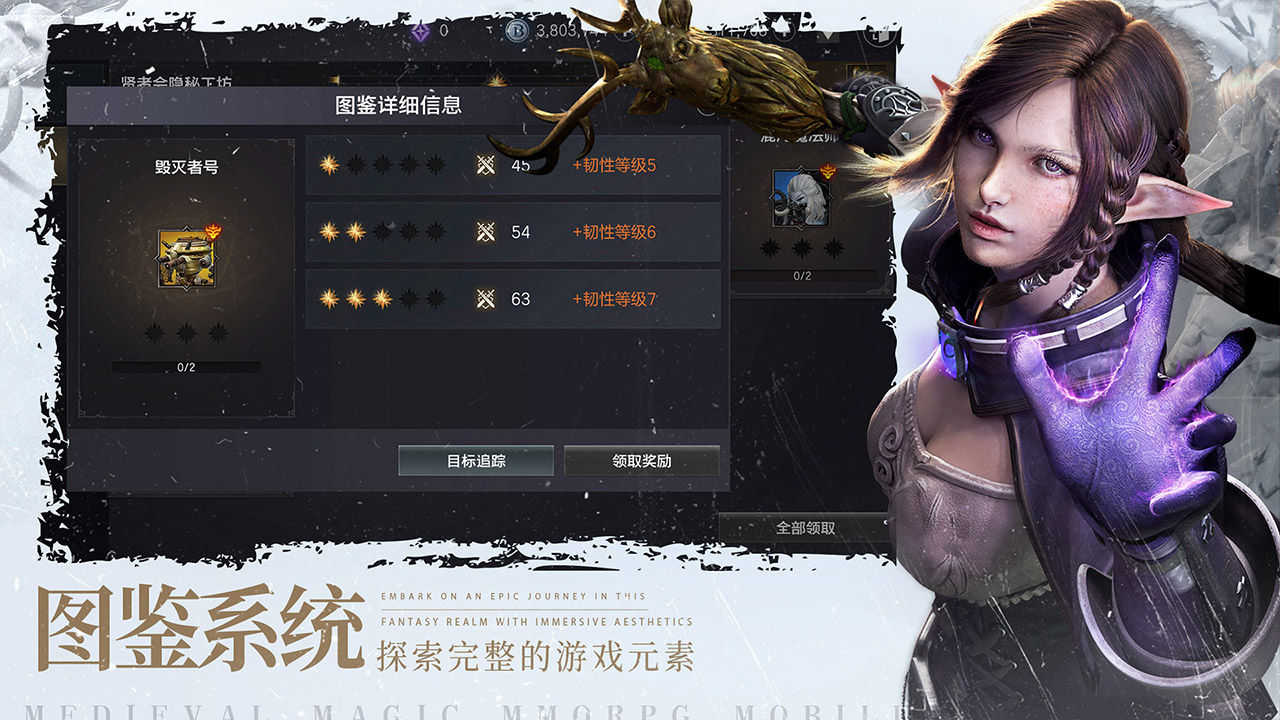Expand the down arrow in the top bar
The width and height of the screenshot is (1280, 720).
[x=826, y=37]
